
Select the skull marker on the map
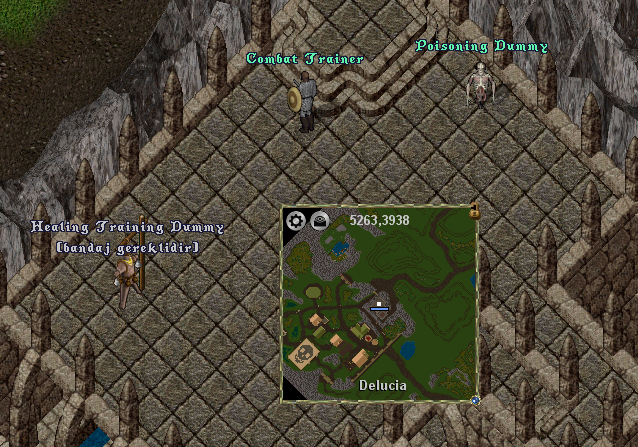tap(300, 353)
